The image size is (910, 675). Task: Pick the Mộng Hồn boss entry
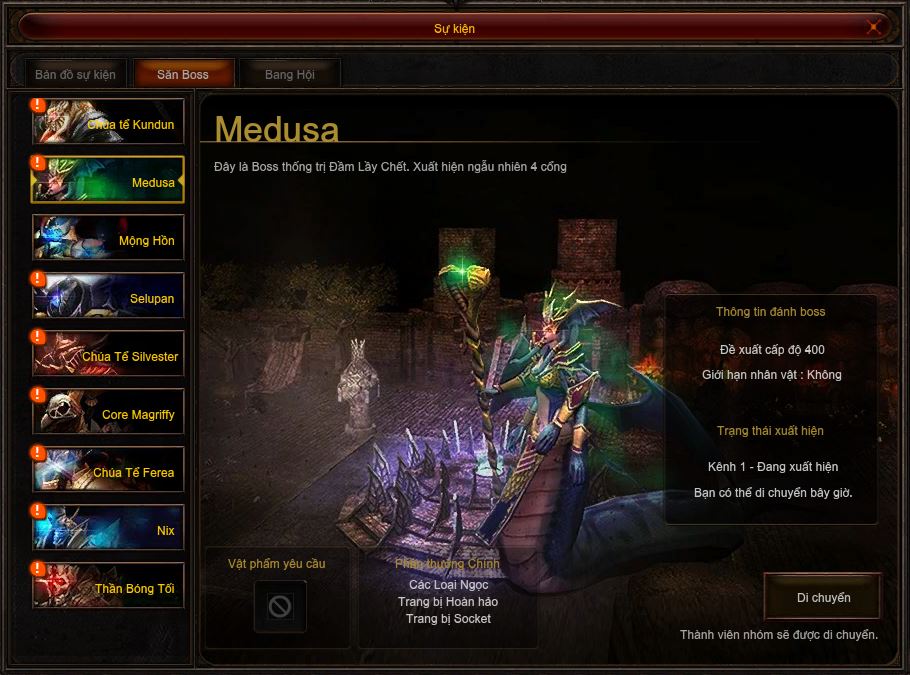tap(108, 238)
